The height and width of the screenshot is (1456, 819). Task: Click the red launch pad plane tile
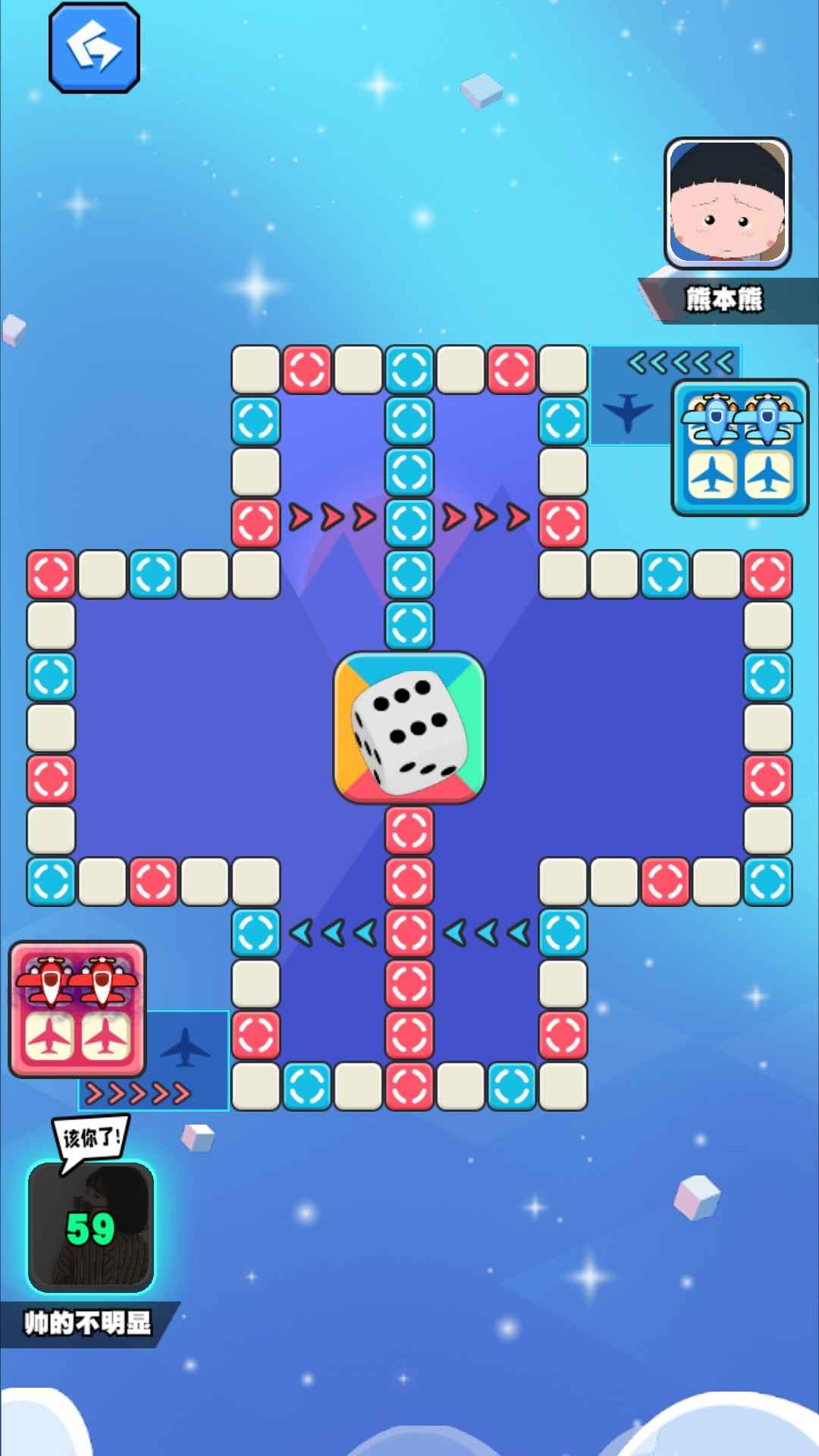click(x=185, y=1046)
